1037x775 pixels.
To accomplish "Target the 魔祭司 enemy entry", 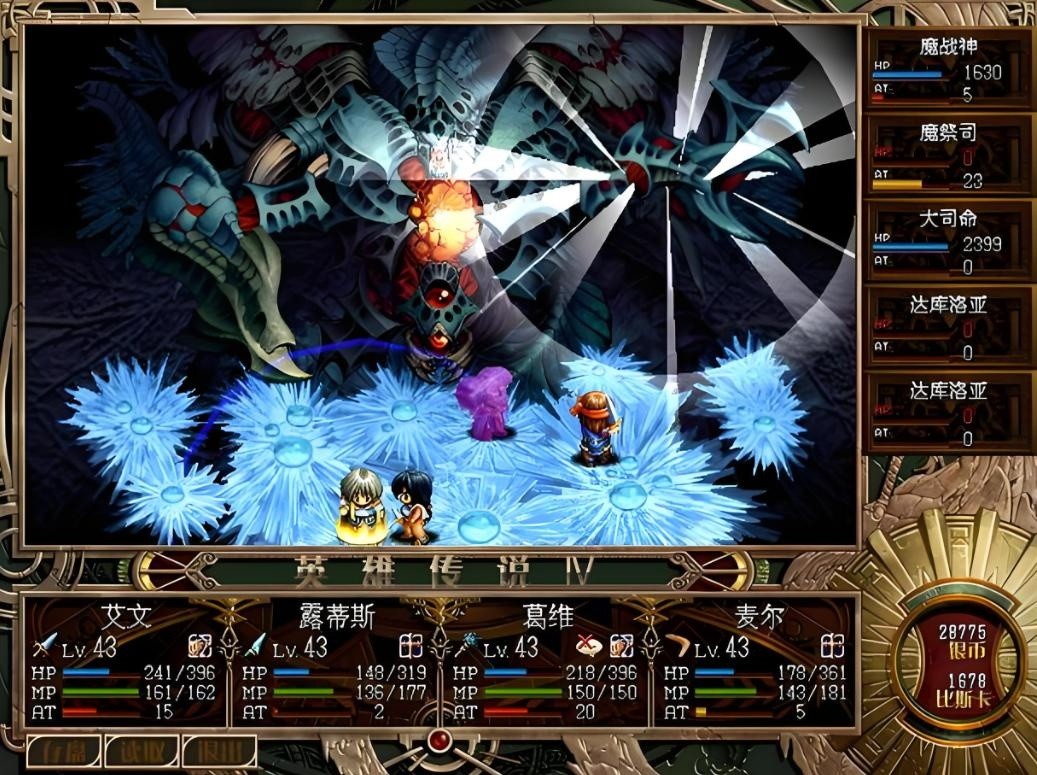I will (x=947, y=156).
